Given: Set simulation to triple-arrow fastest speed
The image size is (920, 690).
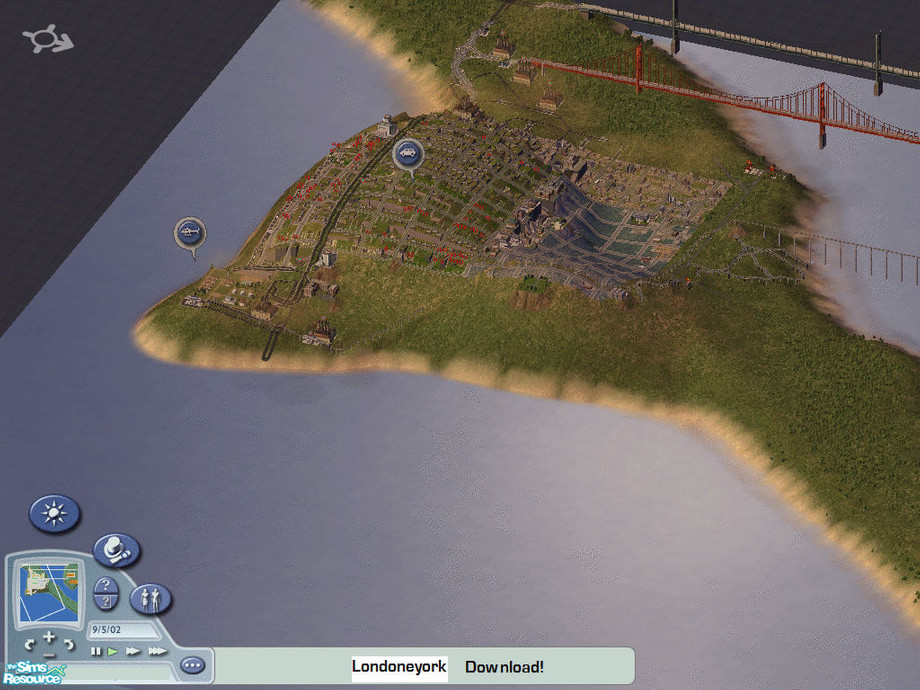Looking at the screenshot, I should point(157,652).
